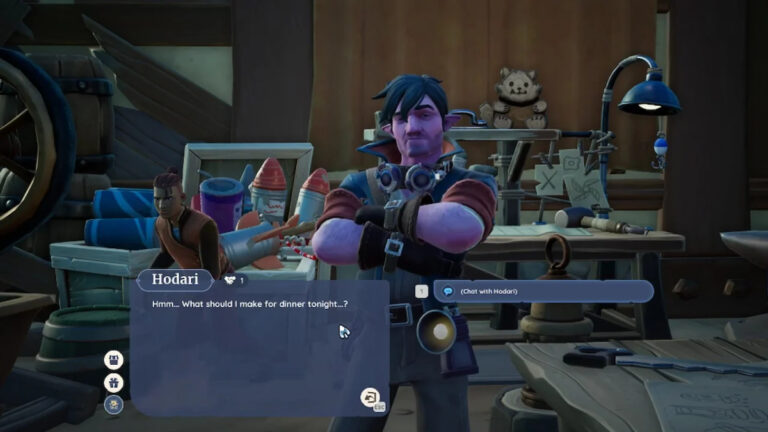Click the round flower icon below the gift icon
Screen dimensions: 768x432
[113, 404]
